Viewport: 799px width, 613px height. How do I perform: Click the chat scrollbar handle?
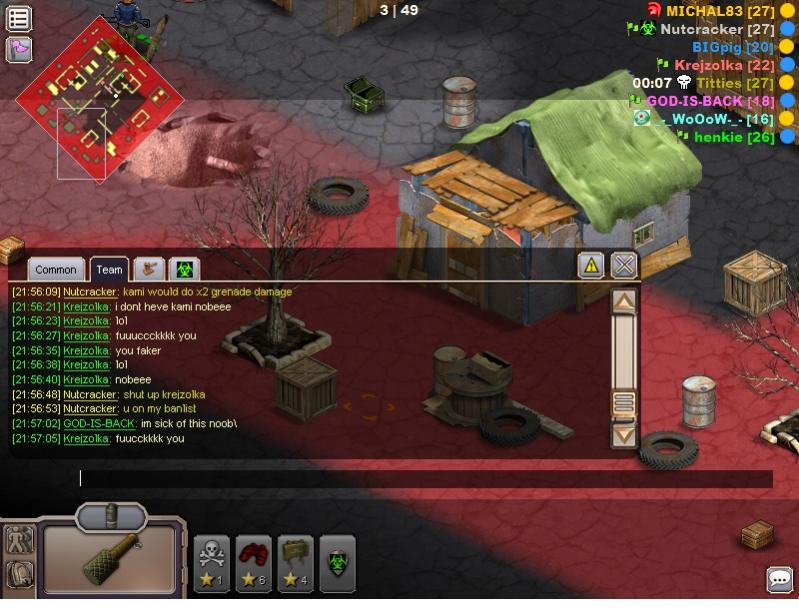[624, 402]
